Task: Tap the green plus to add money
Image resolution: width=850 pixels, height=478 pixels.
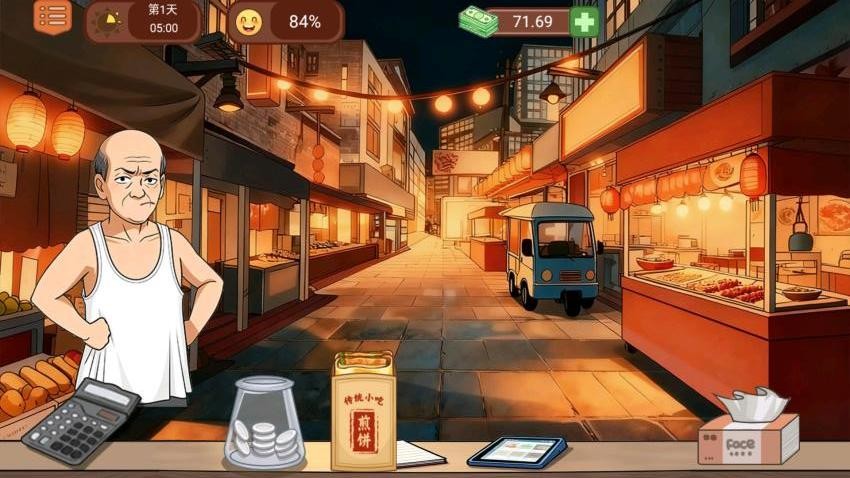Action: click(x=584, y=21)
